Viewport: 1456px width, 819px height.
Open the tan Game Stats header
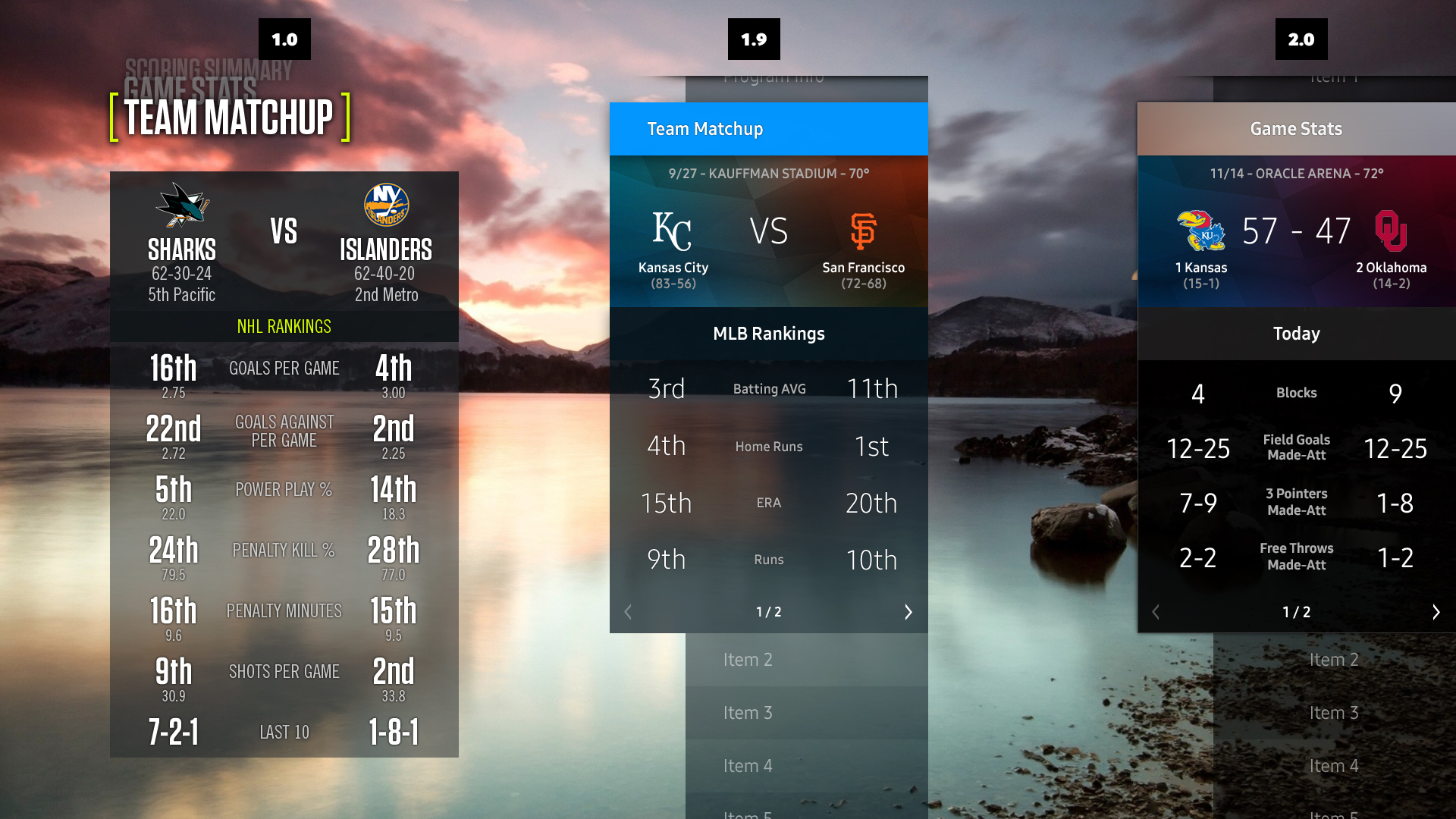[1296, 129]
